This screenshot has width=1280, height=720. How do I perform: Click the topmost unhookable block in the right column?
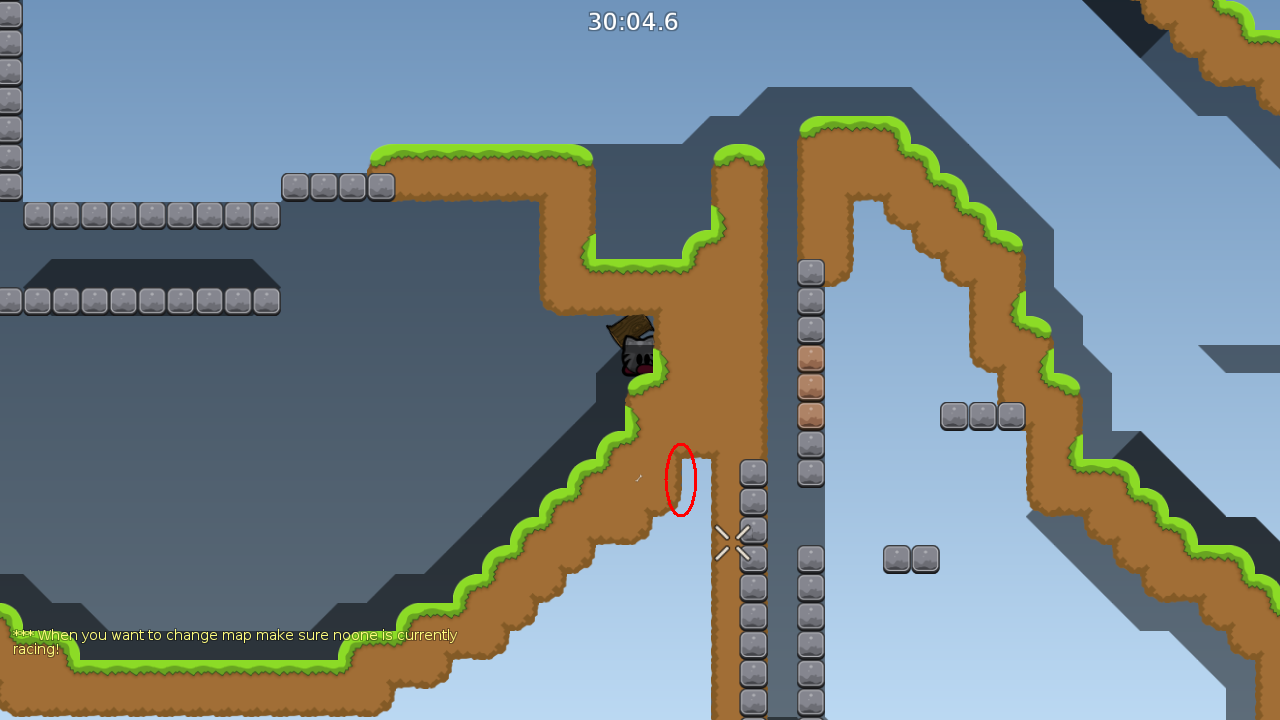(x=810, y=271)
